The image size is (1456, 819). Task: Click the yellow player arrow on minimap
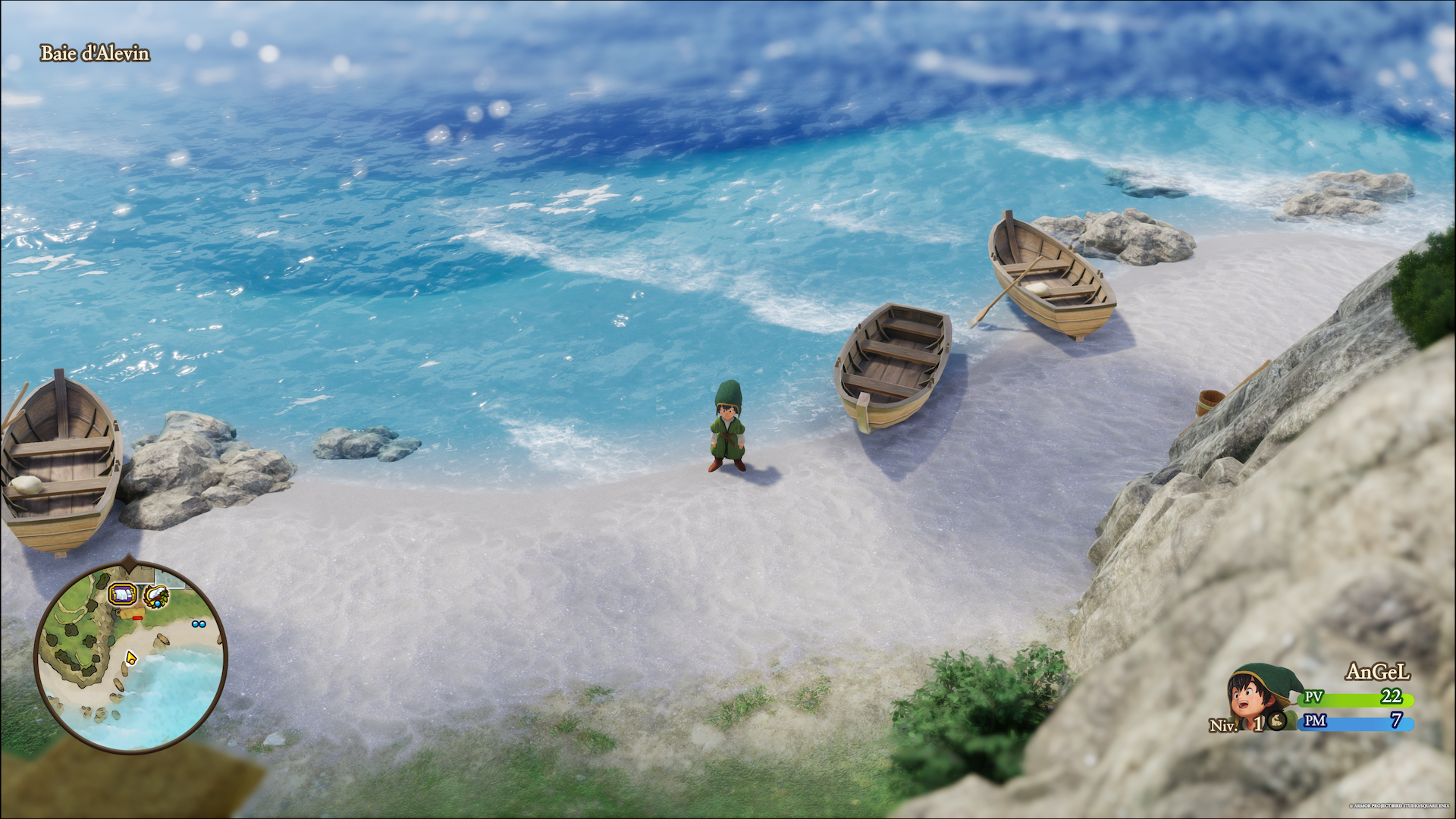pyautogui.click(x=130, y=657)
